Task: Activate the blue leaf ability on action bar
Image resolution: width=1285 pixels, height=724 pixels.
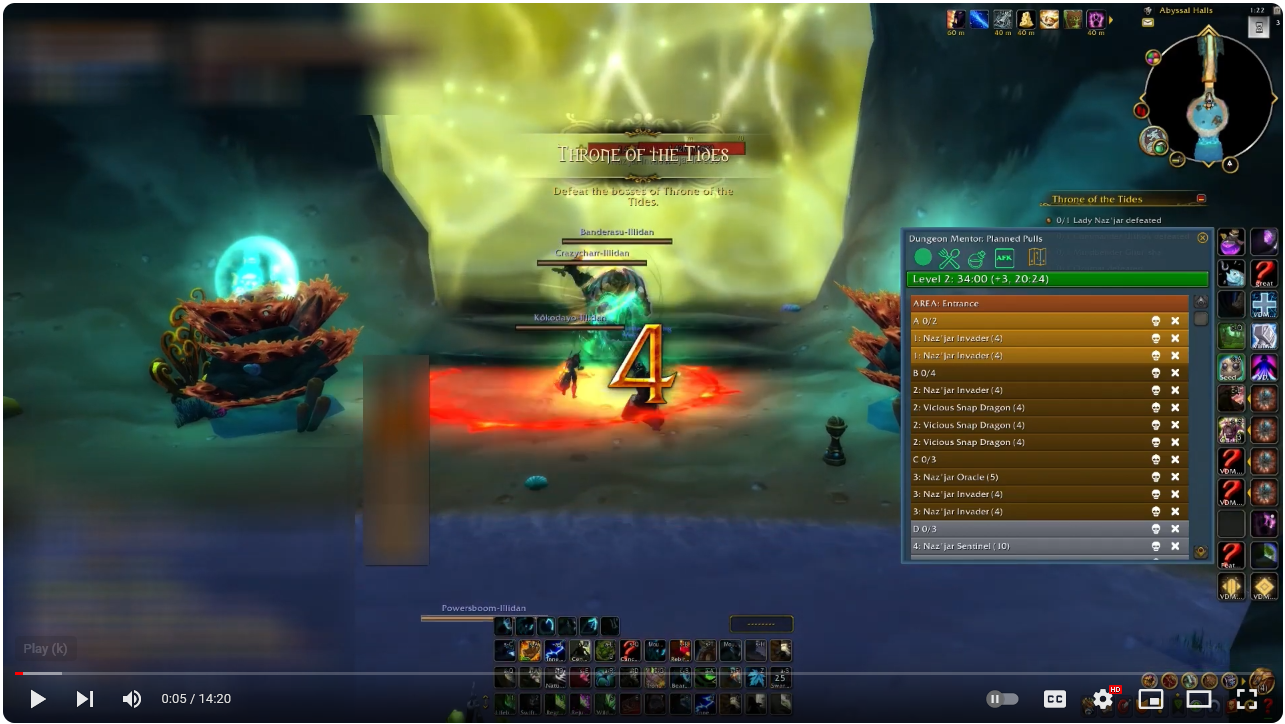Action: [756, 677]
